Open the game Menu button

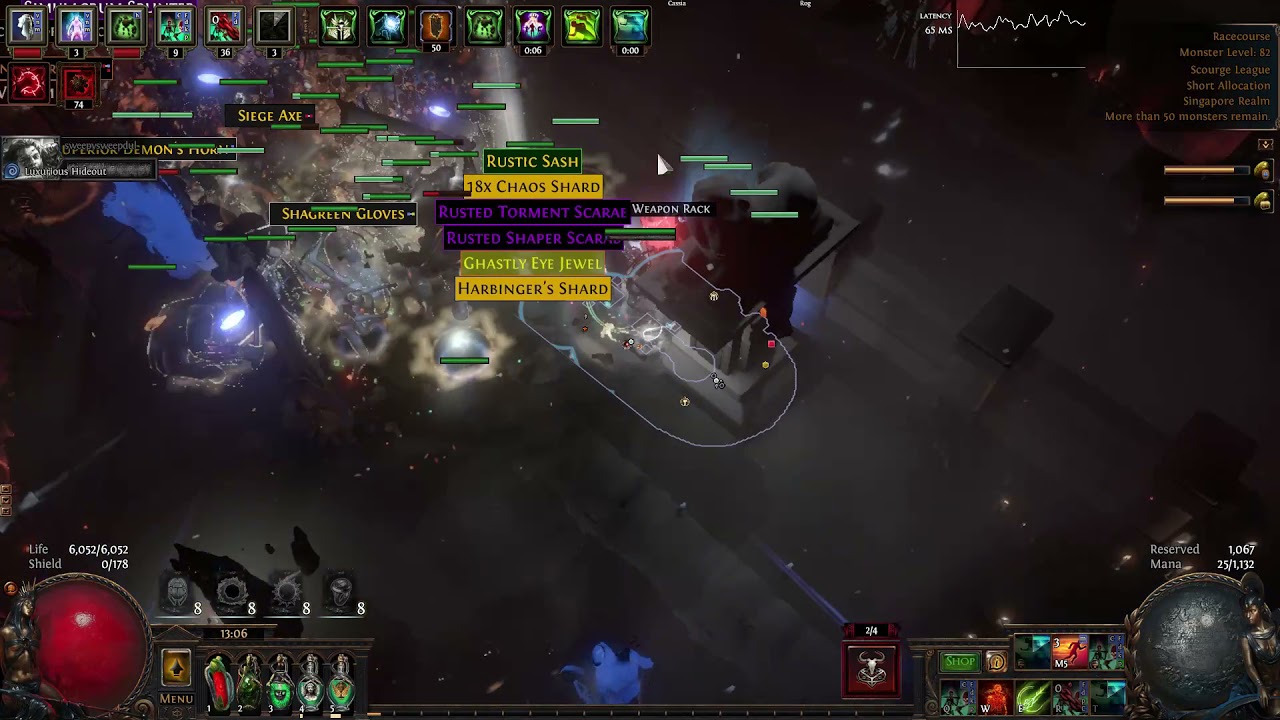click(x=176, y=699)
